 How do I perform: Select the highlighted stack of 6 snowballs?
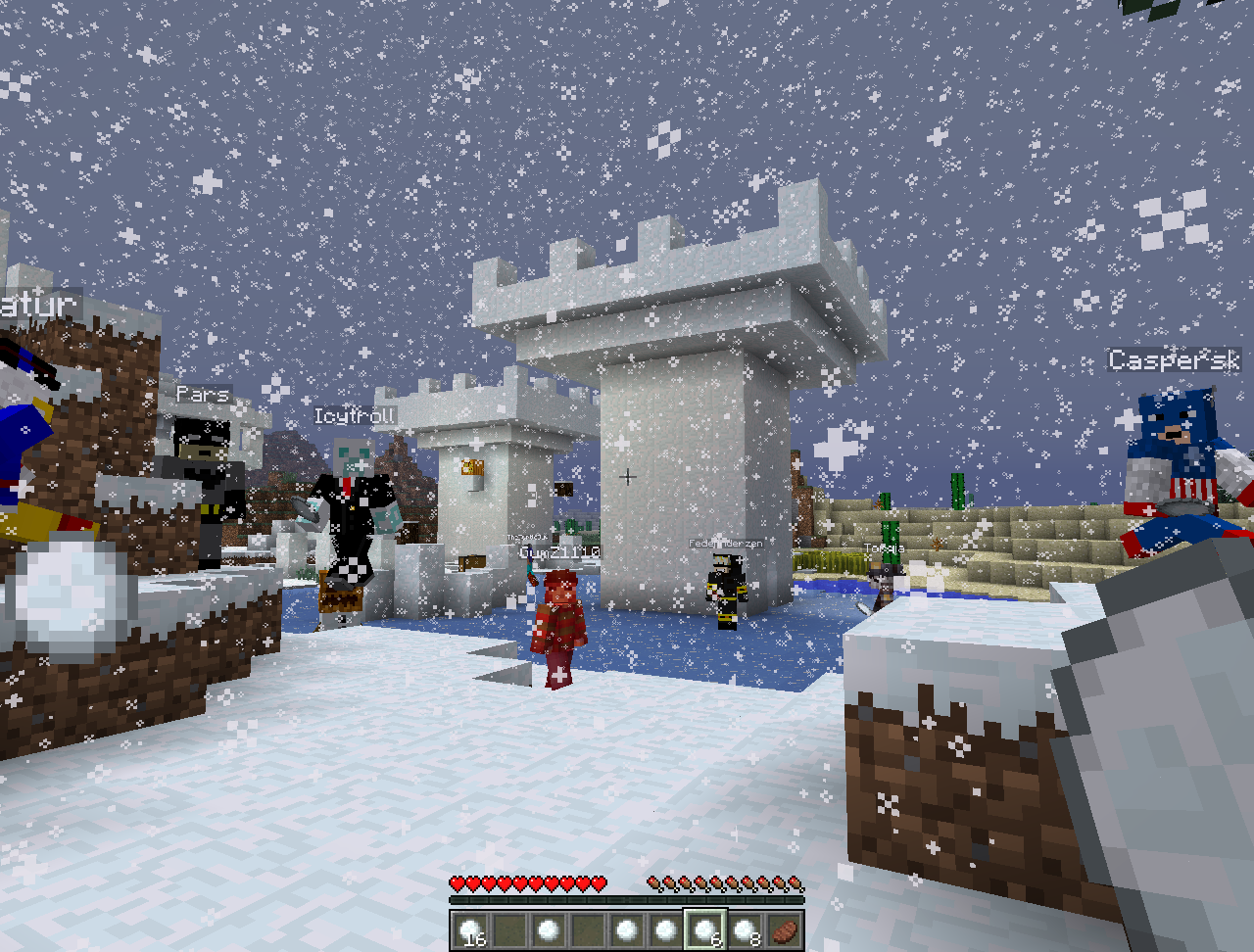tap(705, 929)
